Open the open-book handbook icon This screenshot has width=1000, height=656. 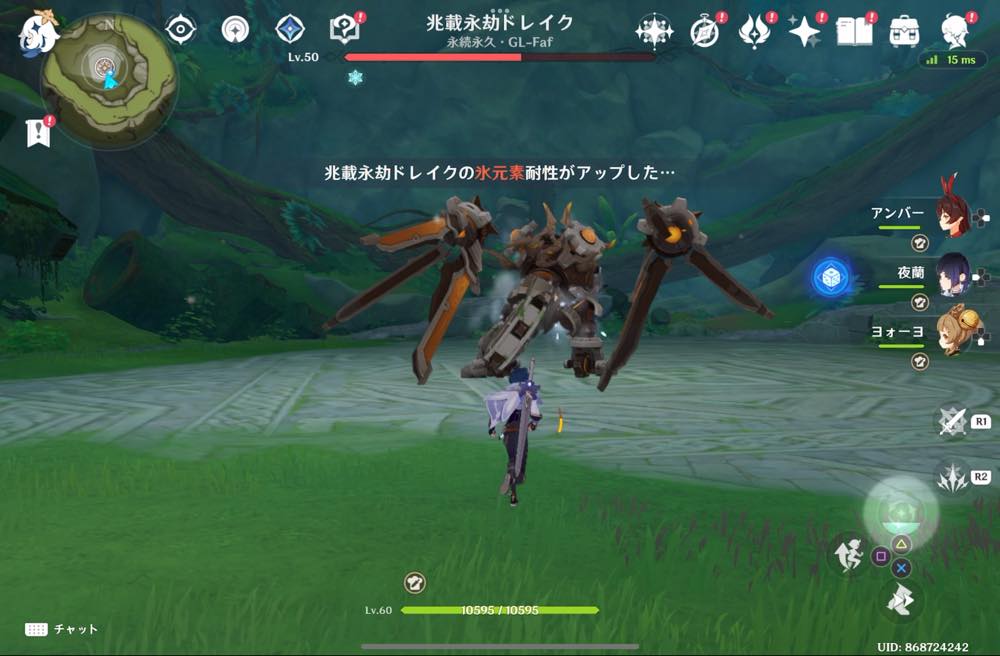853,32
